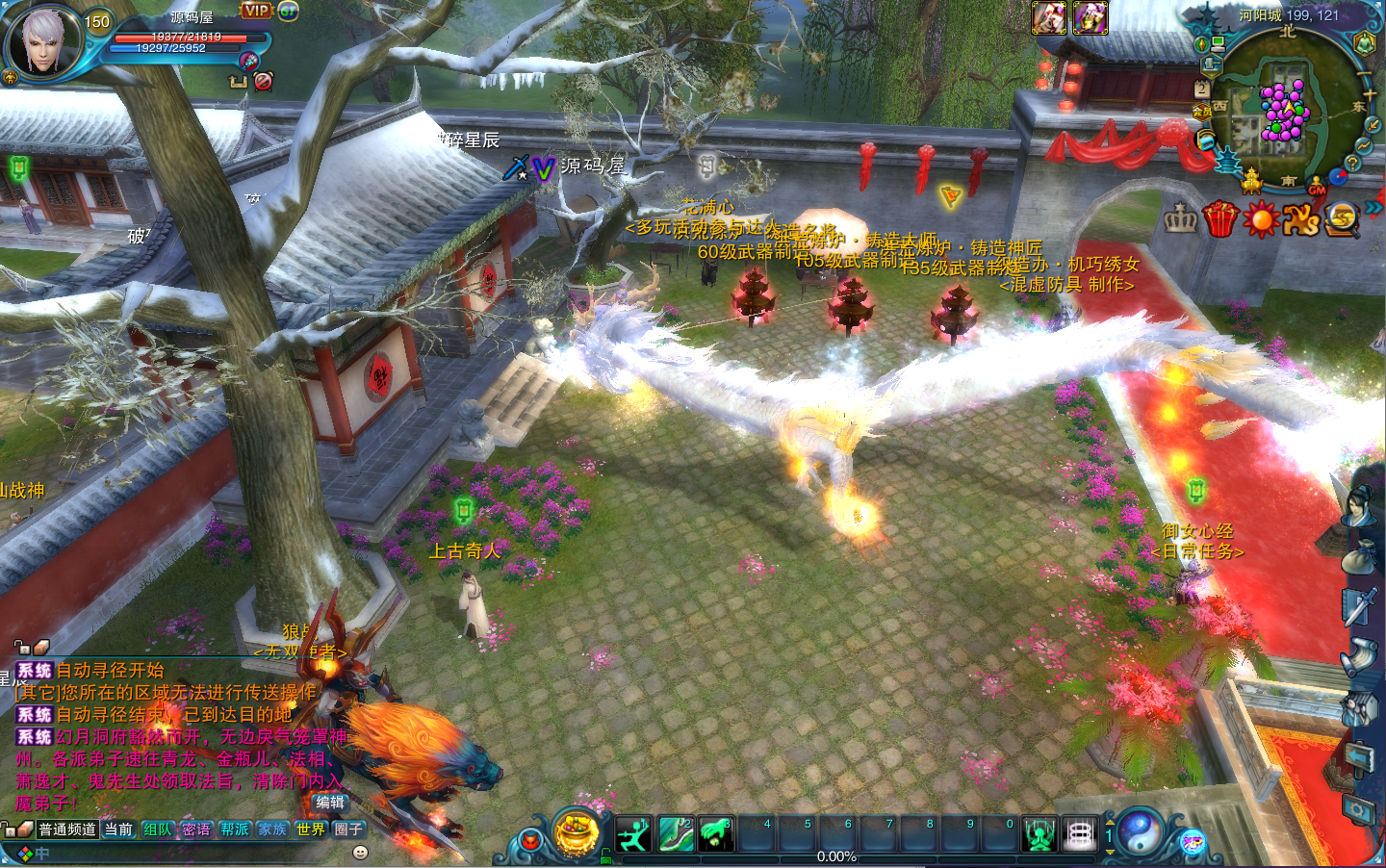Select the golden crown icon
Viewport: 1386px width, 868px height.
(1181, 219)
